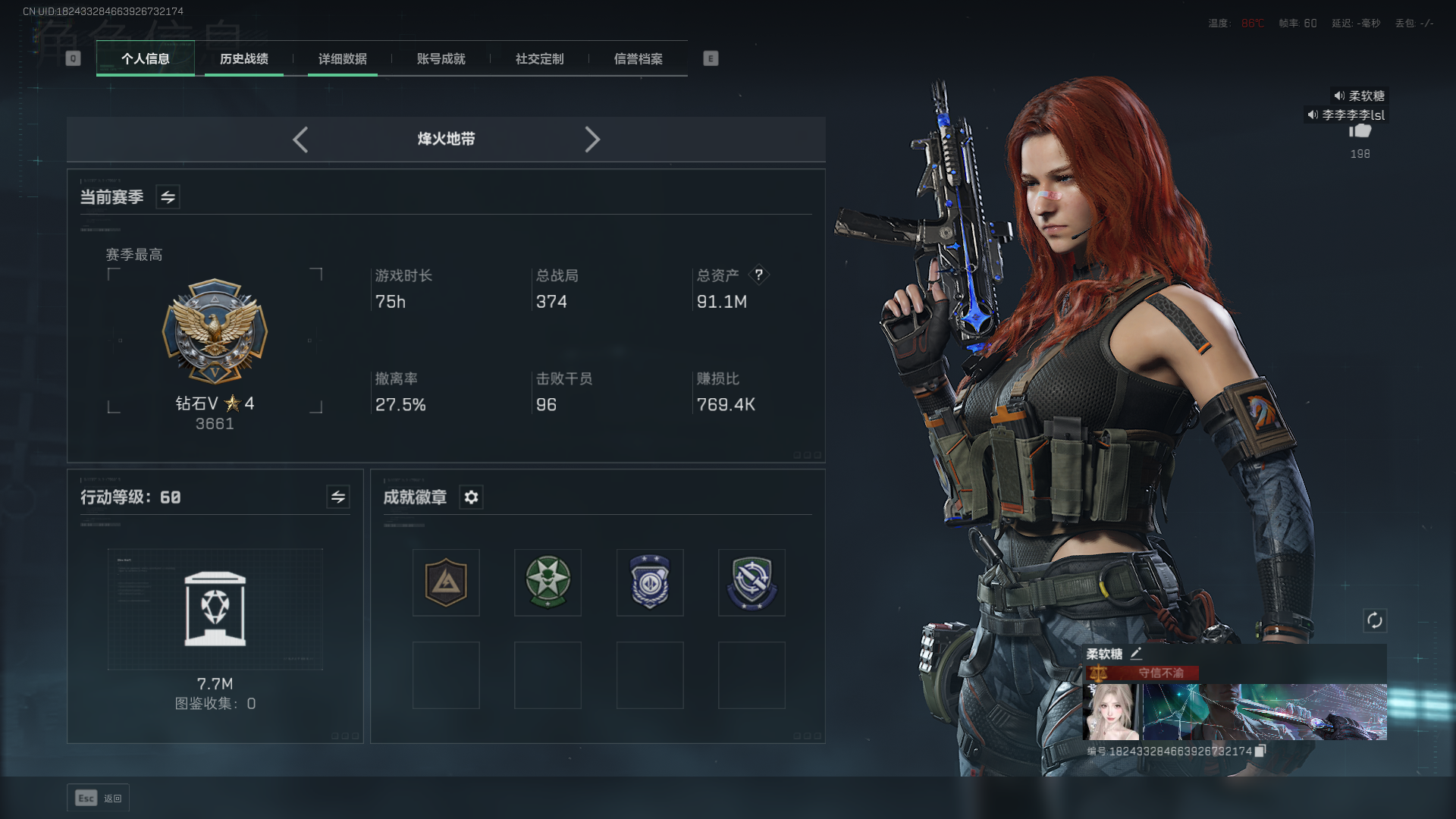
Task: Go to the 账号成就 tab
Action: [x=441, y=58]
